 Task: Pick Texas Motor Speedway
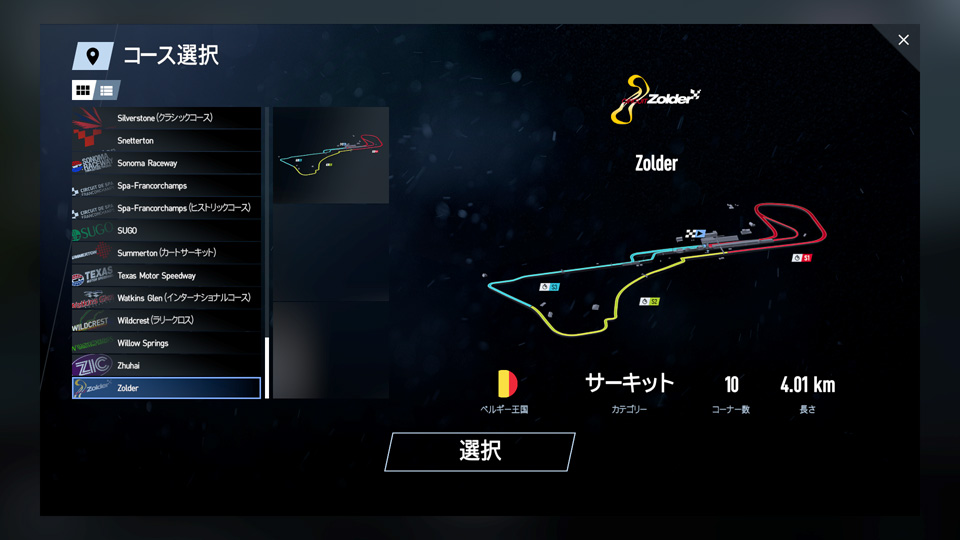point(166,276)
